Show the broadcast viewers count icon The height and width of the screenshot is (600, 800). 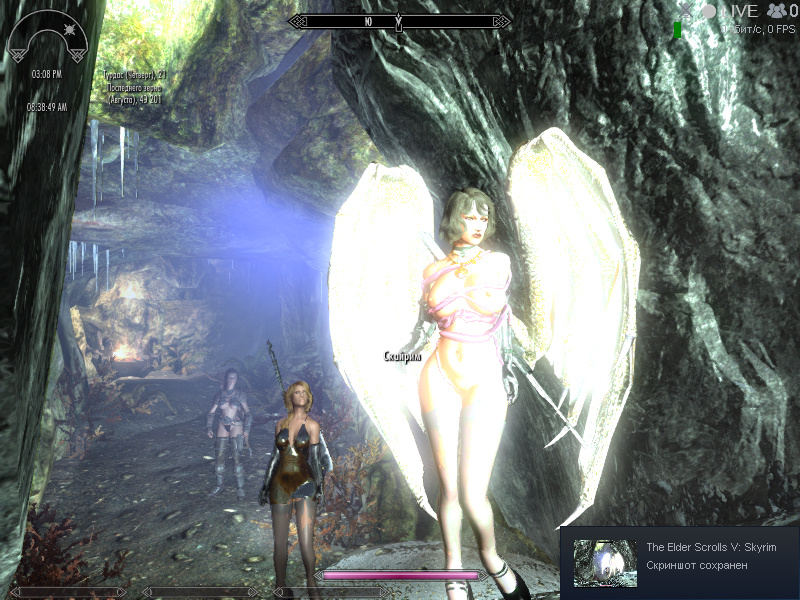(x=776, y=11)
